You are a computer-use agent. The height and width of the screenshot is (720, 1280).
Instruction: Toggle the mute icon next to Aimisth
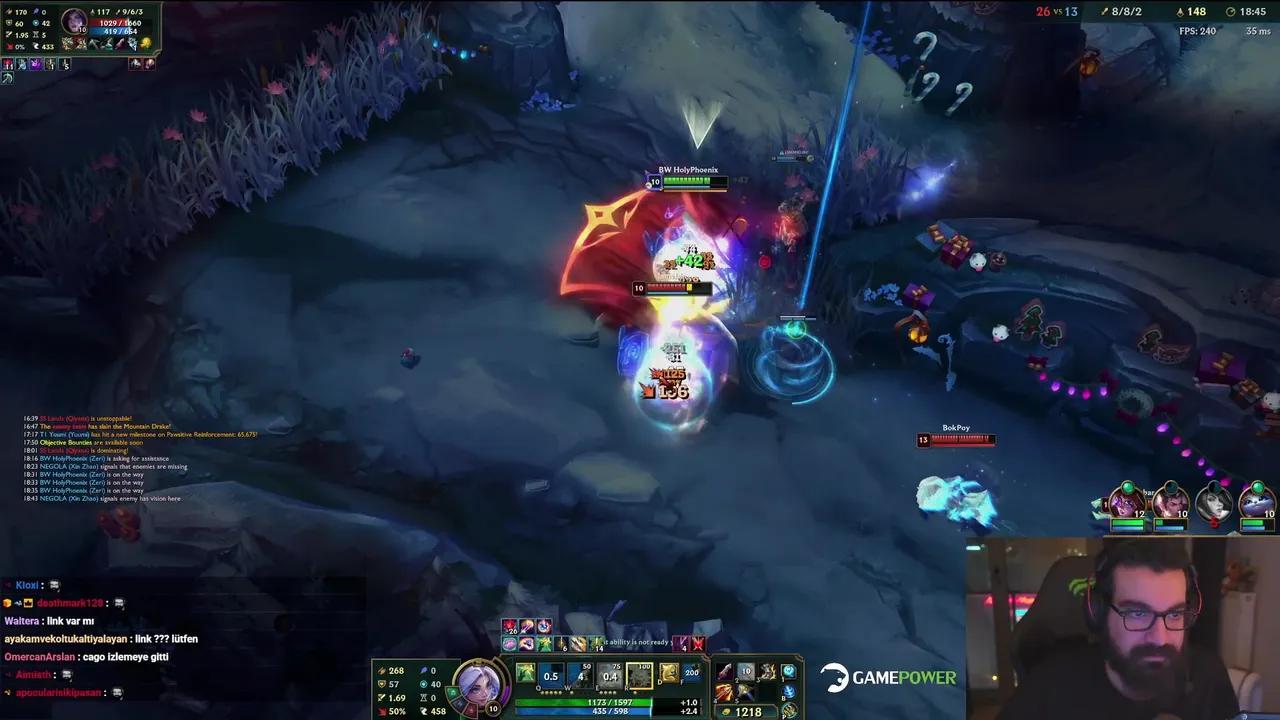pos(67,676)
